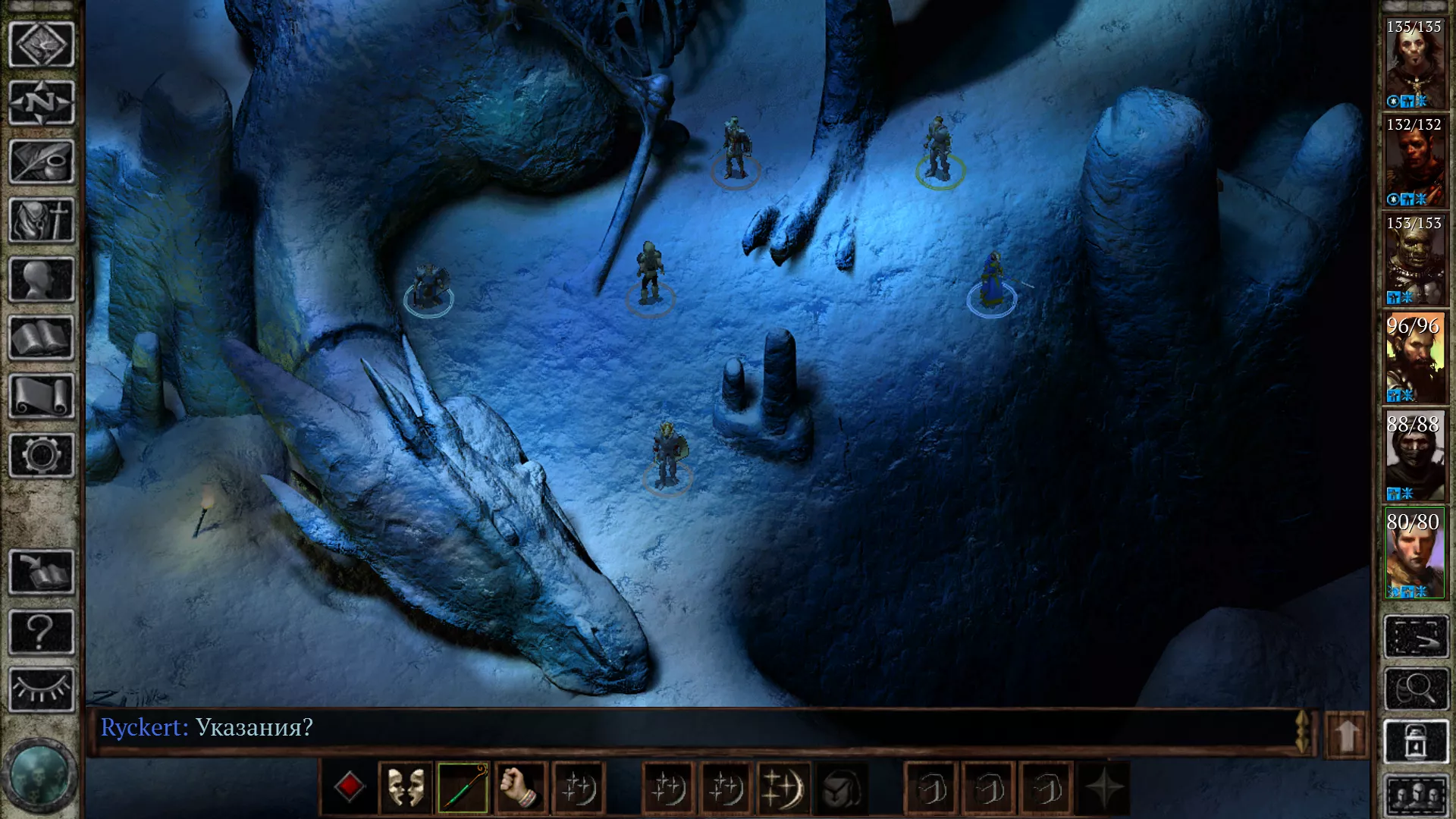Screen dimensions: 1456x819
Task: Open game options with the gear icon
Action: click(x=42, y=455)
